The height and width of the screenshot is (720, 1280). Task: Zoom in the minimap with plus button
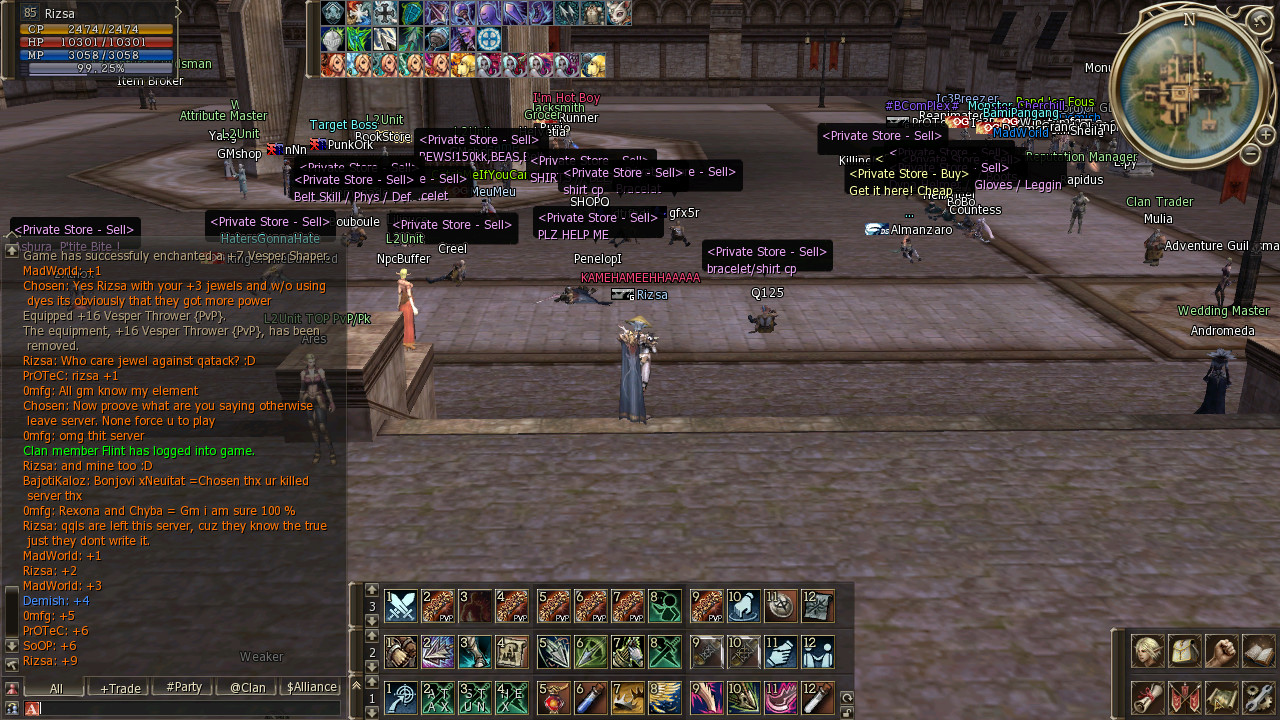click(x=1265, y=136)
